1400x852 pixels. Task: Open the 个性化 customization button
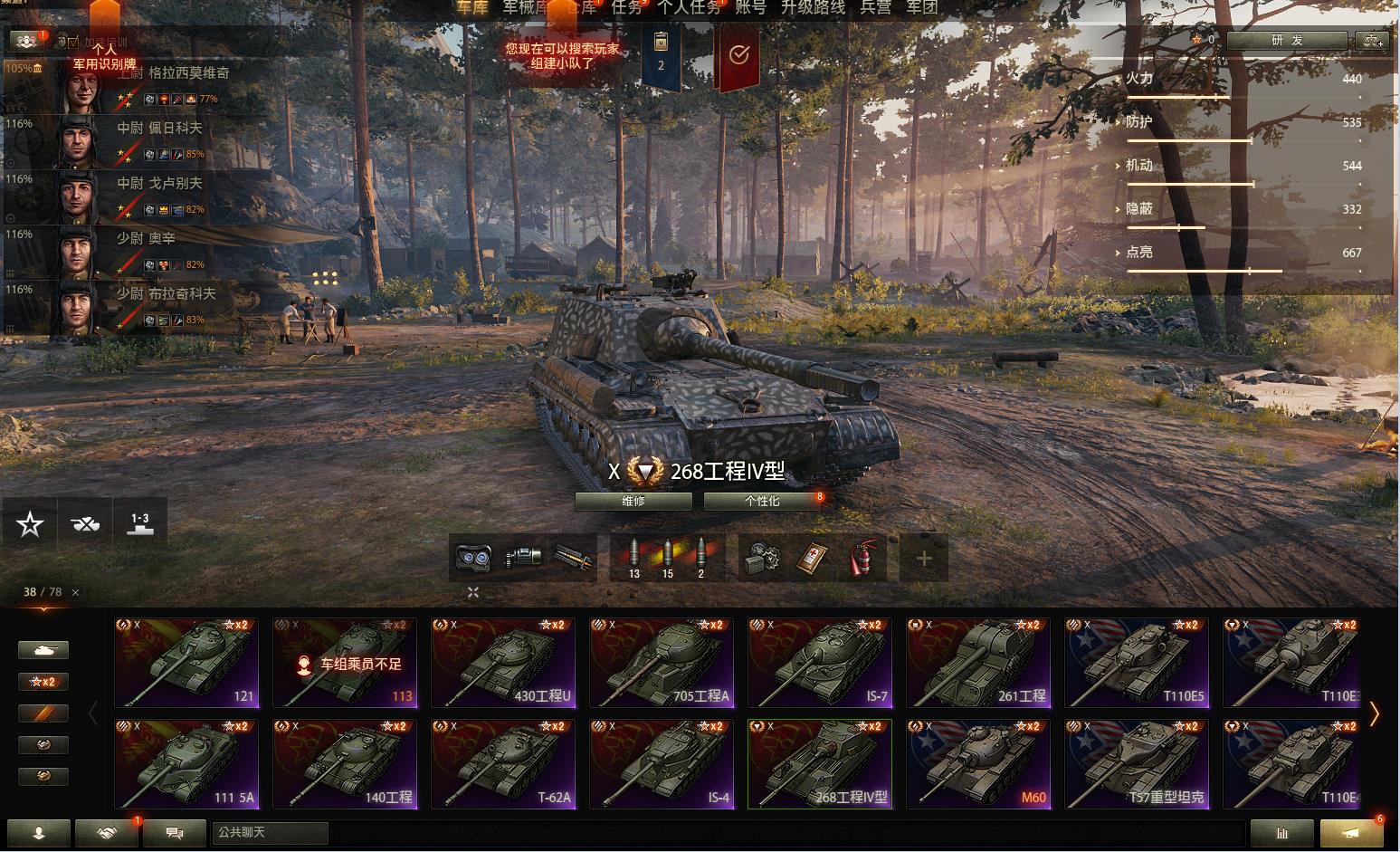click(x=762, y=501)
